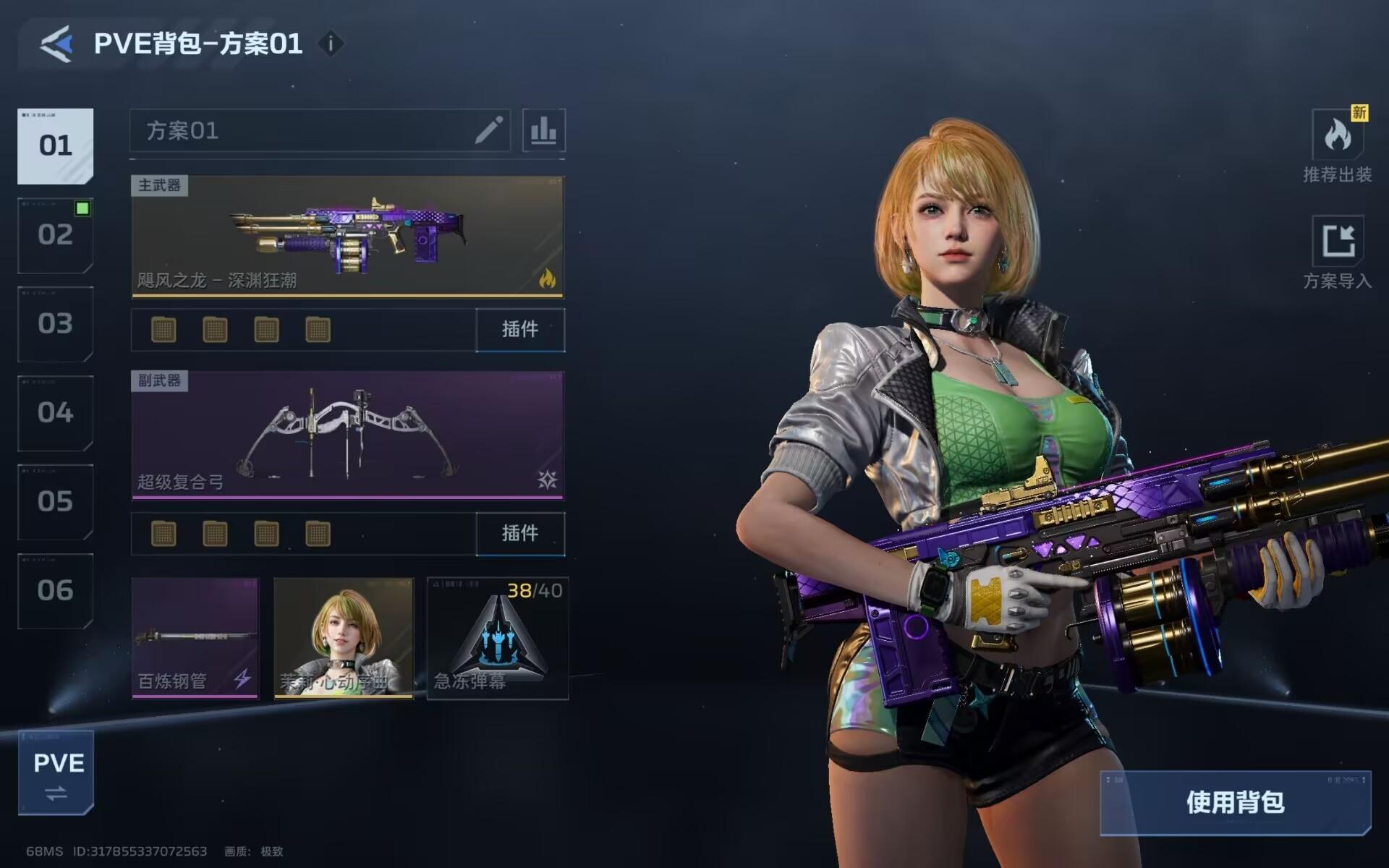
Task: Open 插件 for the primary weapon
Action: (520, 330)
